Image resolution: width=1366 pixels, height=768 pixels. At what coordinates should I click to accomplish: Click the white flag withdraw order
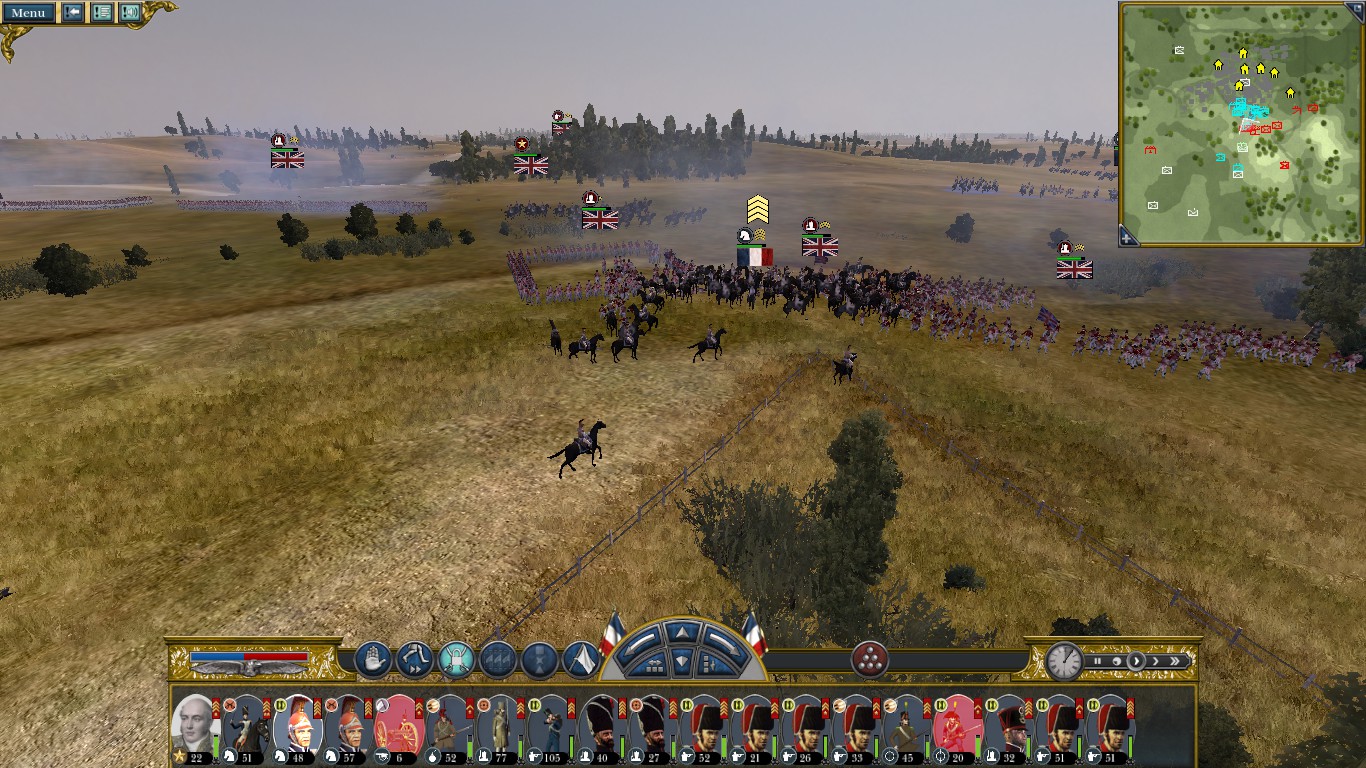coord(581,660)
